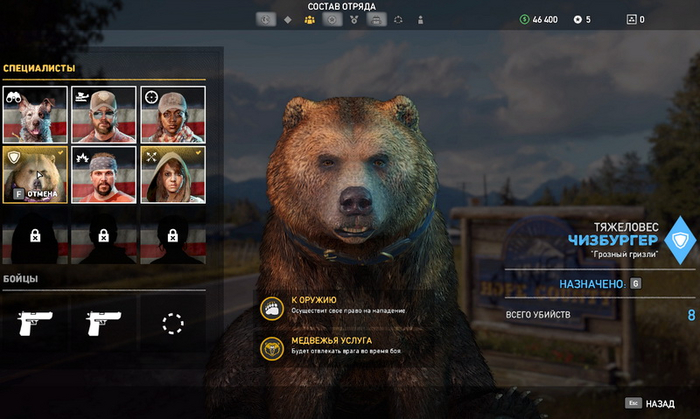Open the medal icon tab

tap(354, 19)
